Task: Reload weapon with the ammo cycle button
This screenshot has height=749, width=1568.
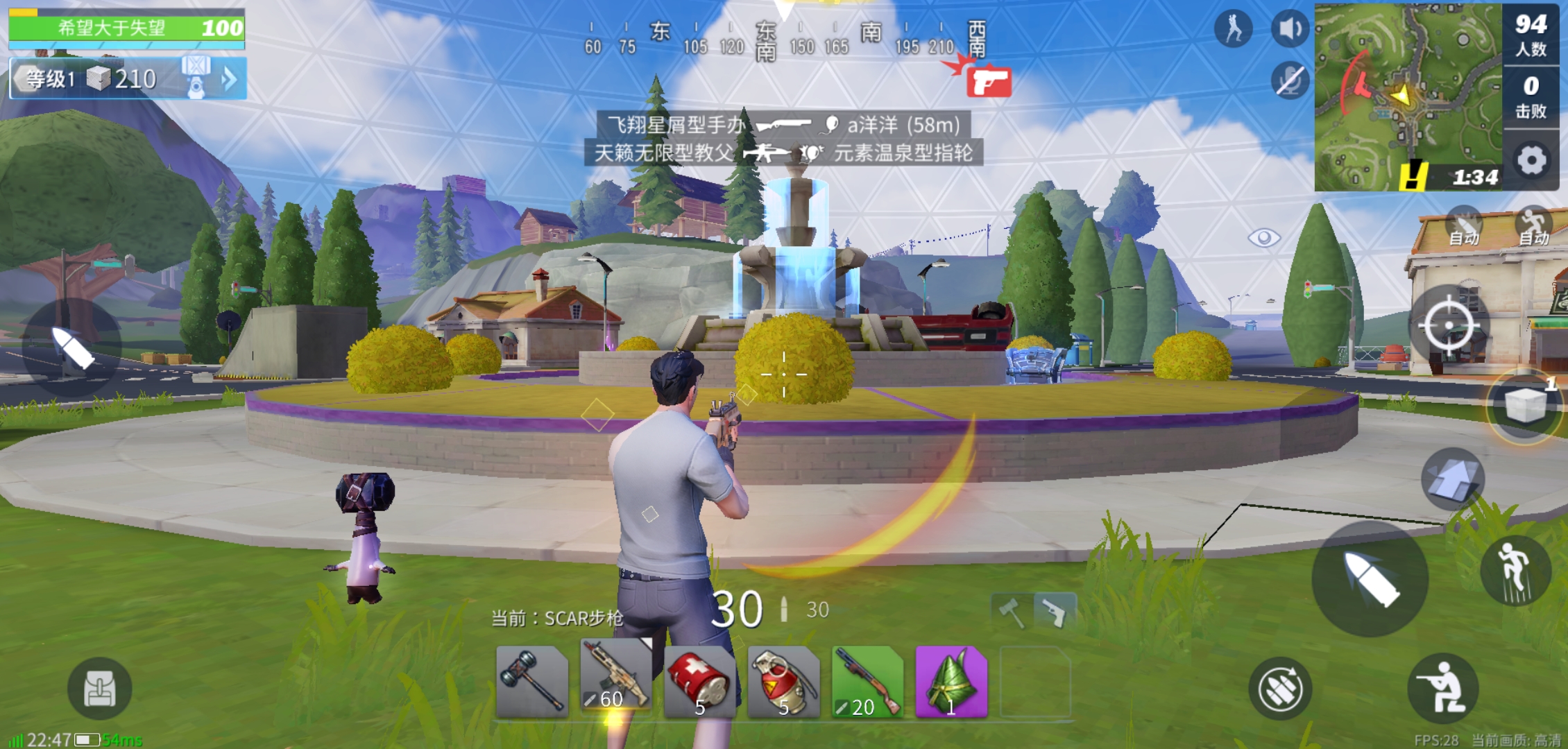Action: click(x=1280, y=689)
